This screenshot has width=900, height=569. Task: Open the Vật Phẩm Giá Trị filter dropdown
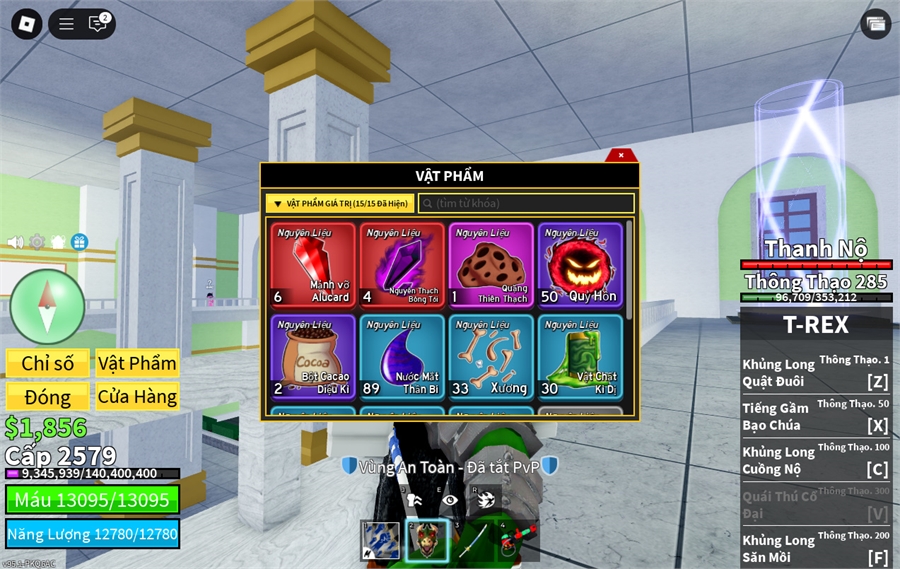[x=340, y=203]
